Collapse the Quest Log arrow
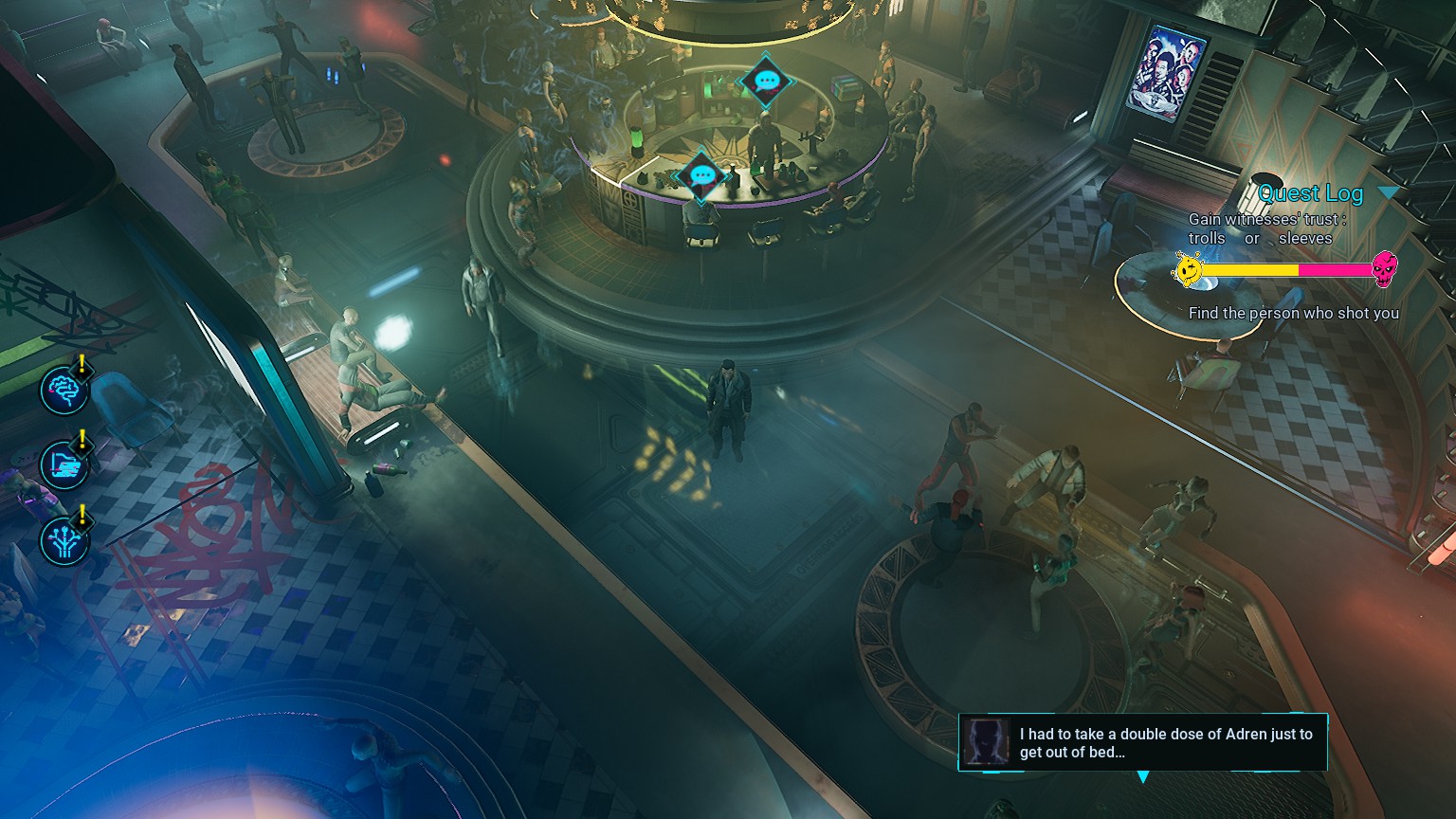This screenshot has height=819, width=1456. coord(1388,193)
